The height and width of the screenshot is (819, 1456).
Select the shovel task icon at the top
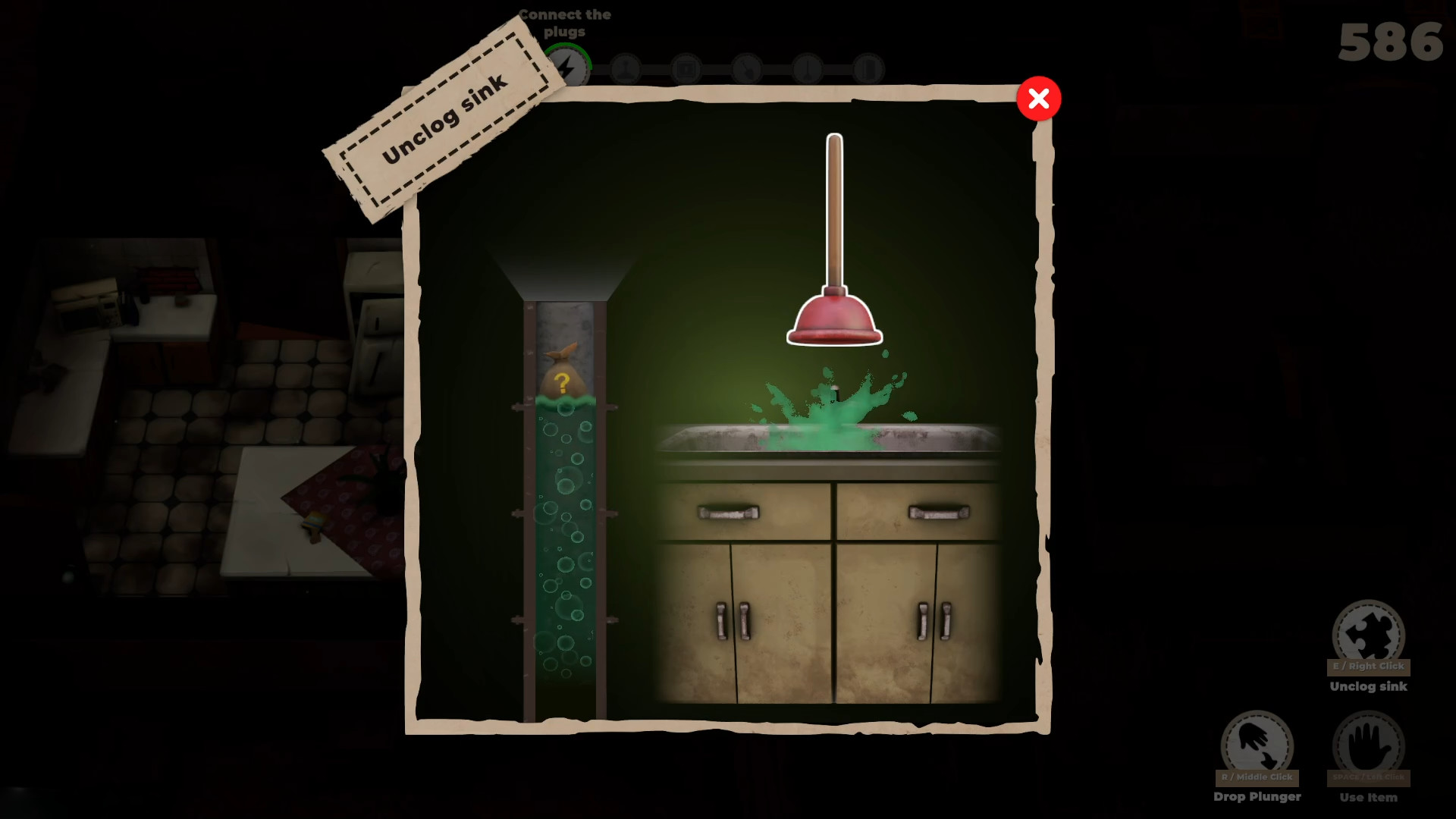[747, 68]
